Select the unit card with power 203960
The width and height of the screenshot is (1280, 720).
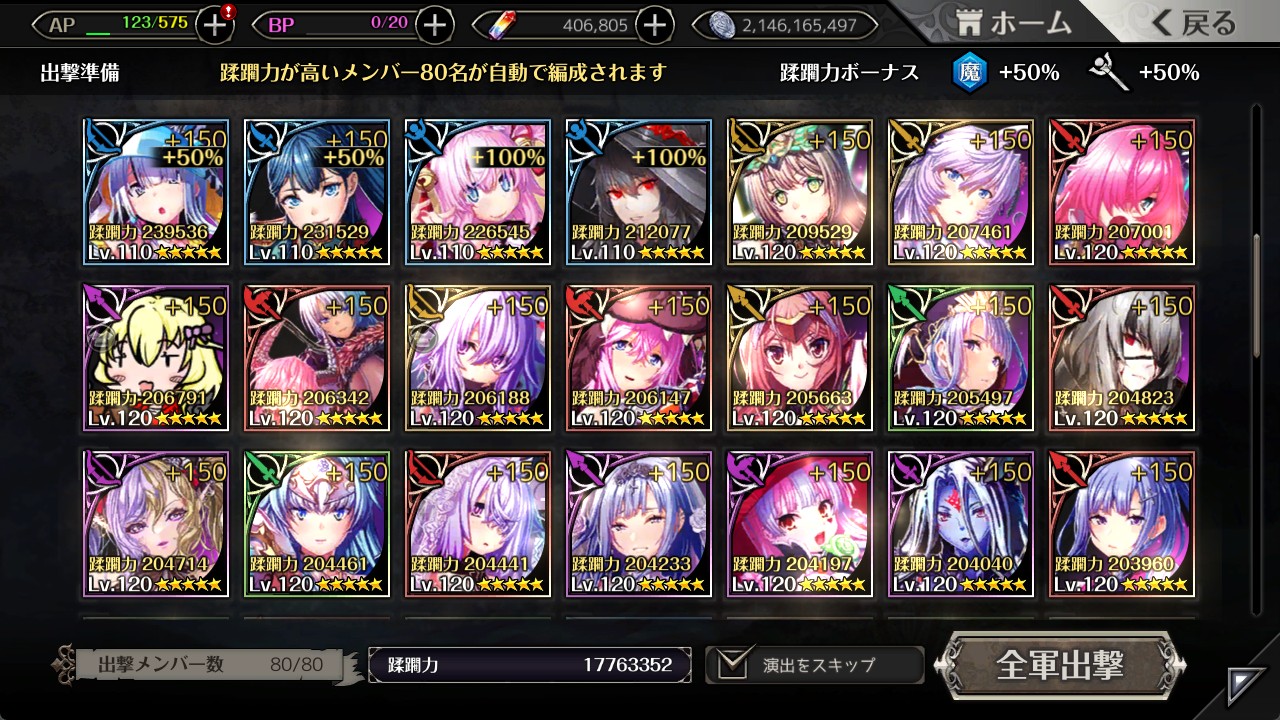1121,524
